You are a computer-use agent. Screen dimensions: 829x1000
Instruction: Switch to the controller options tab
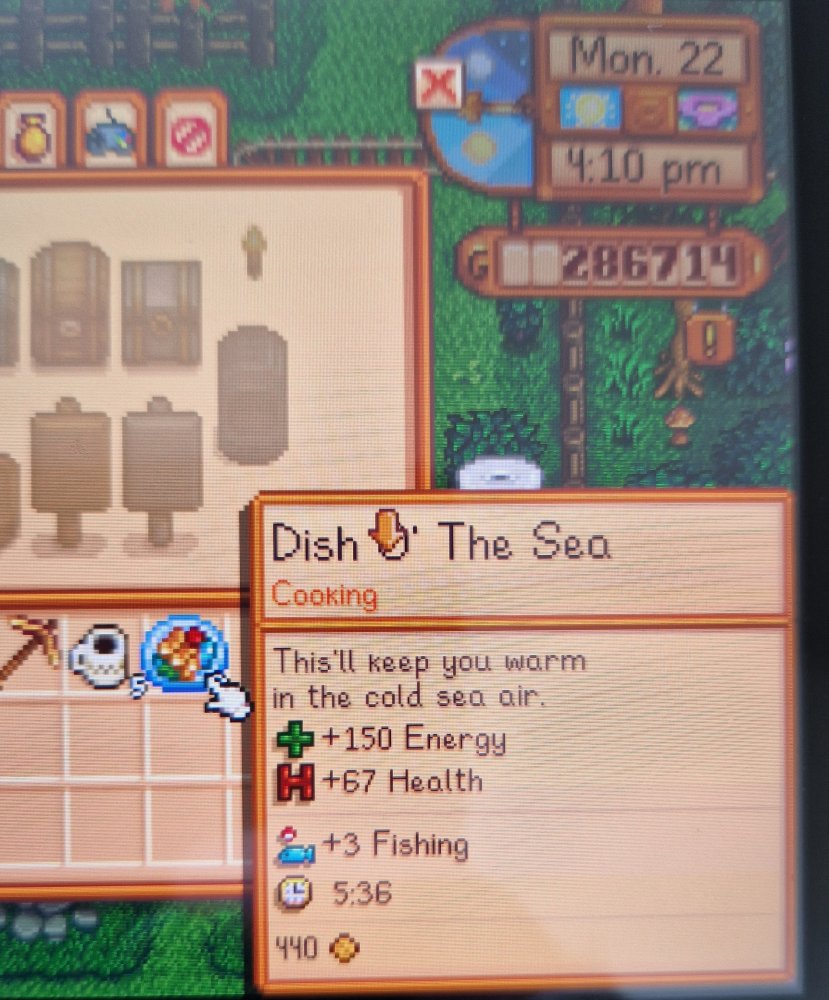[111, 131]
